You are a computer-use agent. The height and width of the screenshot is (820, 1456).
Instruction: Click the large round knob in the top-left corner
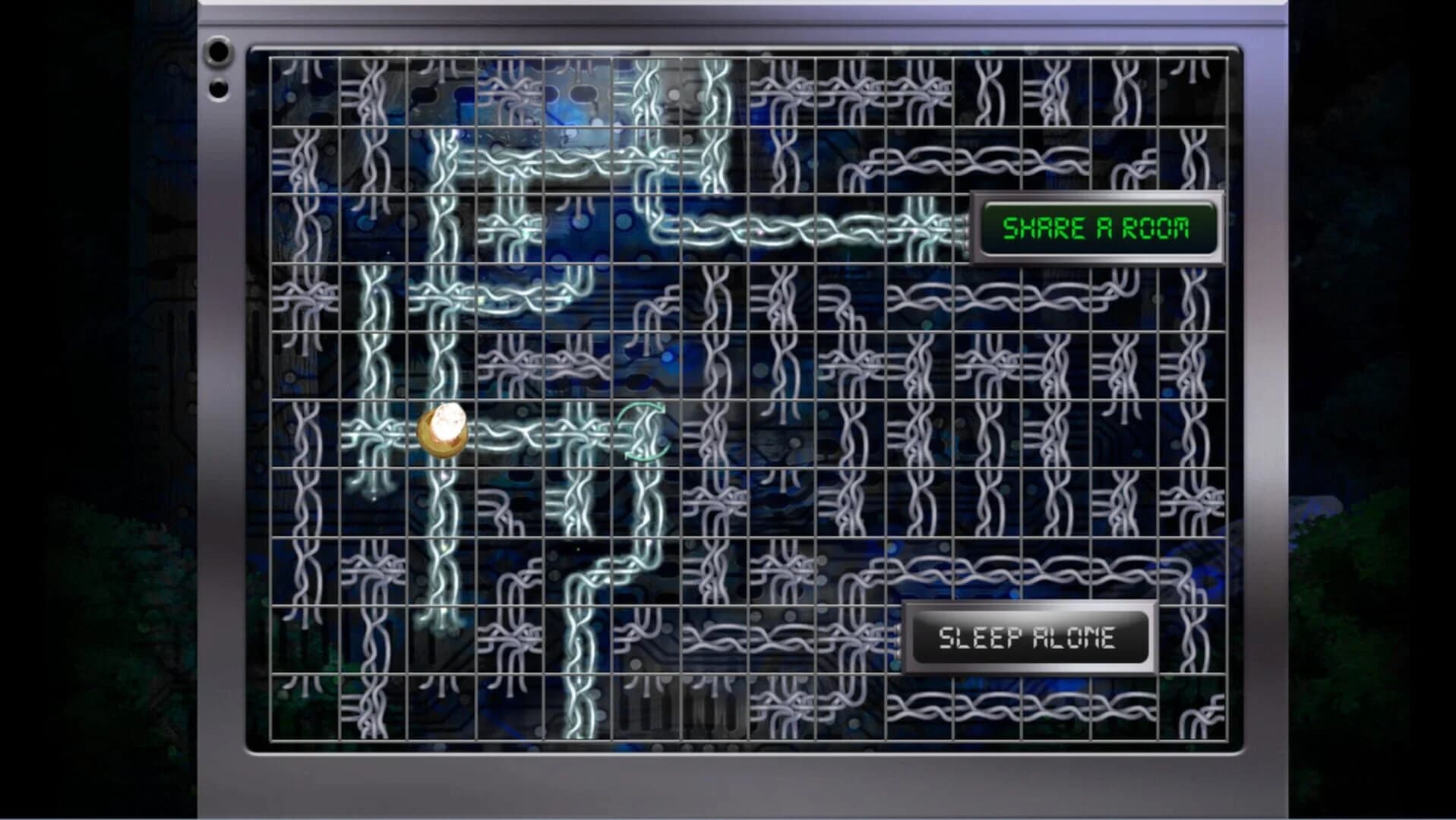(219, 52)
